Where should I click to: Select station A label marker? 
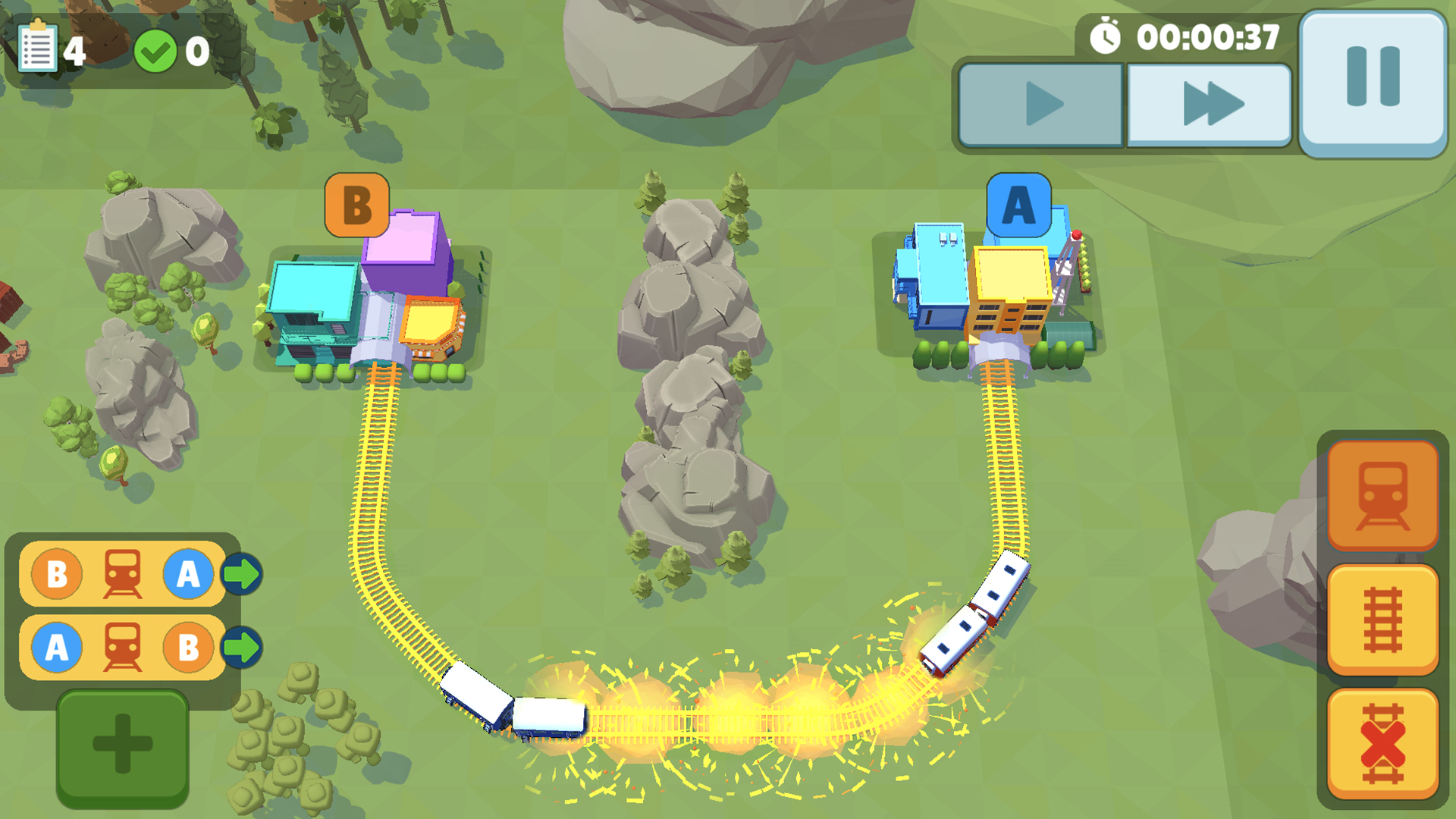[x=1018, y=205]
